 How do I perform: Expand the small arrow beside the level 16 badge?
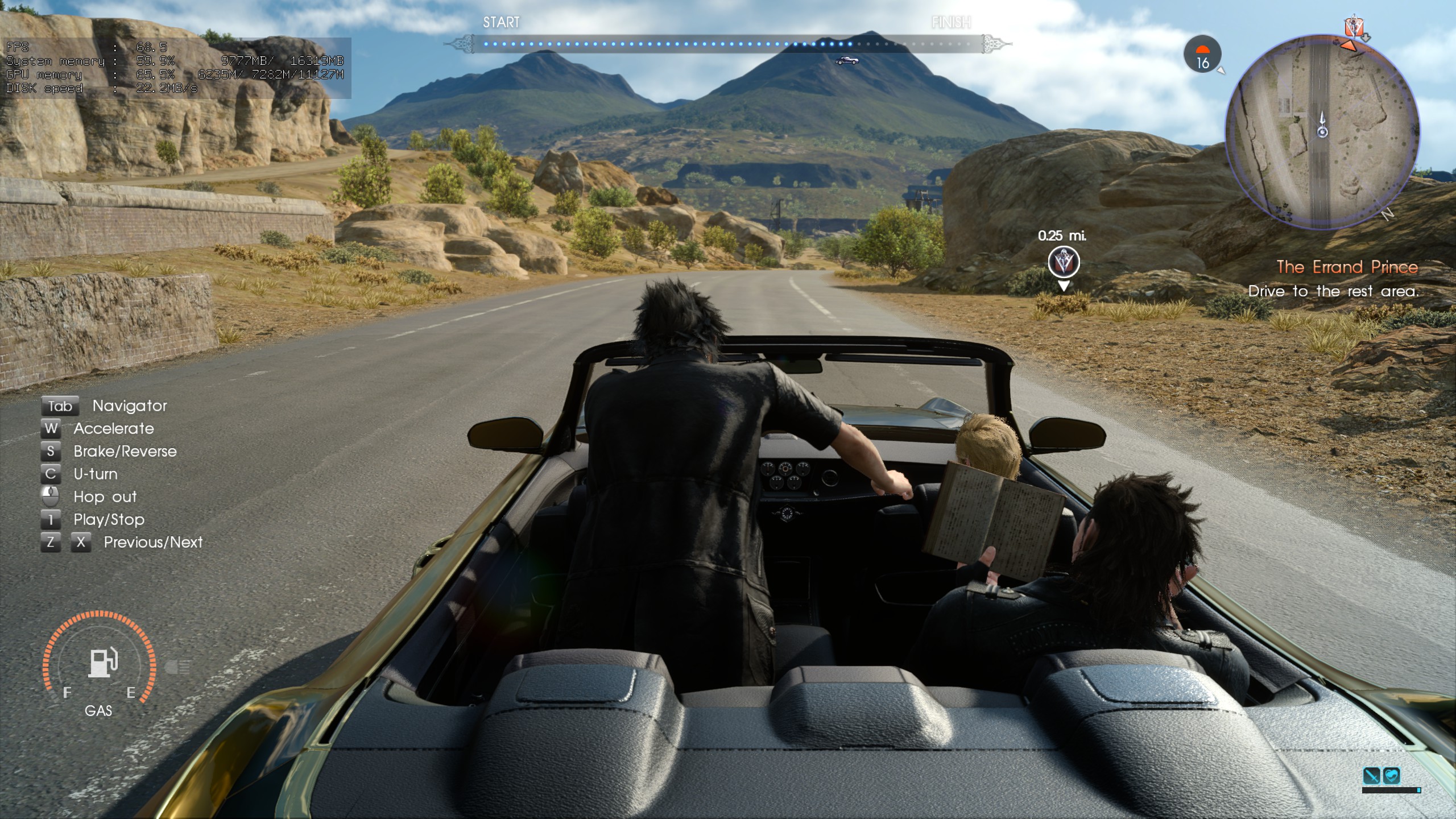1222,72
